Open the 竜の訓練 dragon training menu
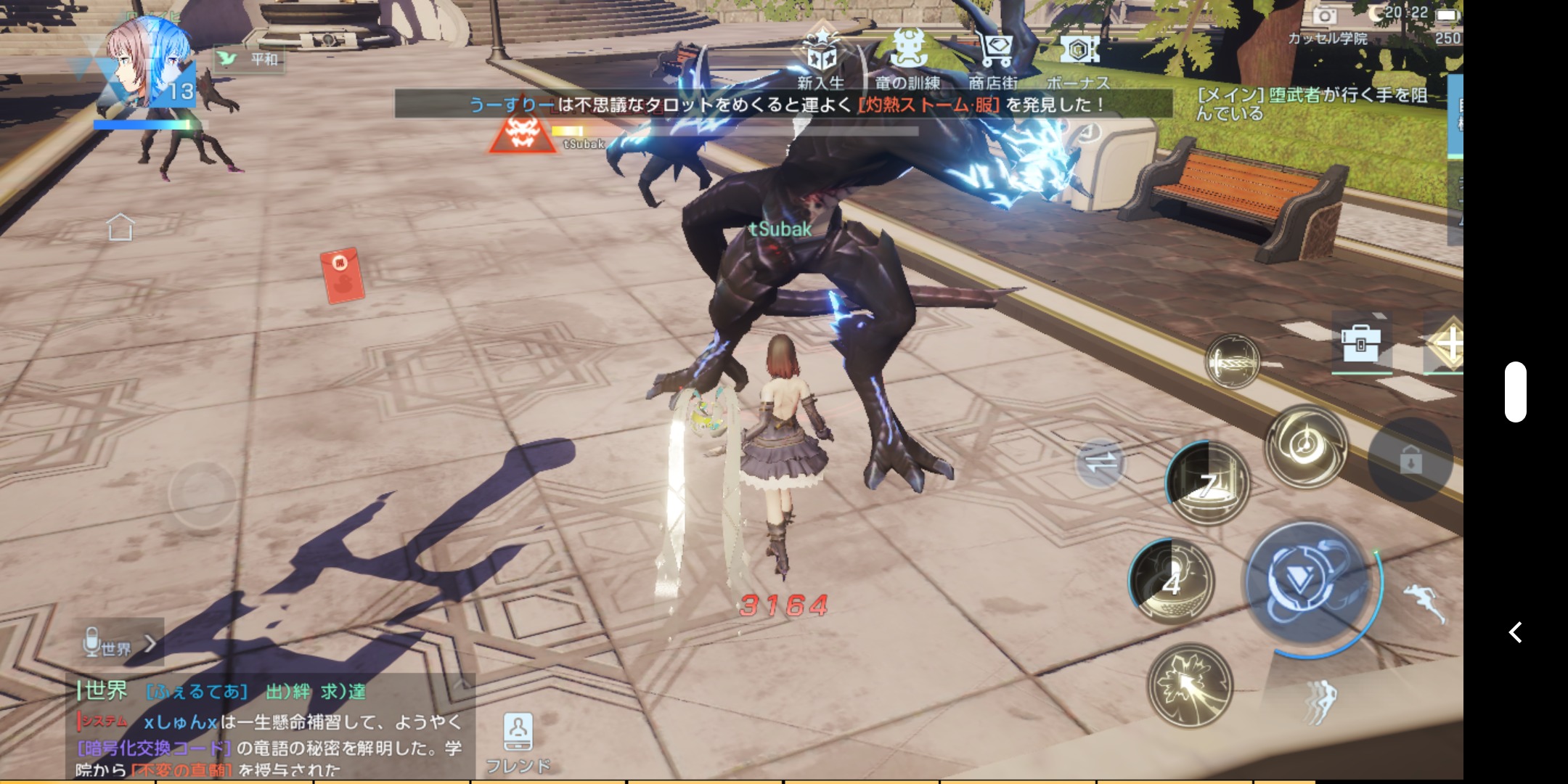Viewport: 1568px width, 784px height. 907,58
